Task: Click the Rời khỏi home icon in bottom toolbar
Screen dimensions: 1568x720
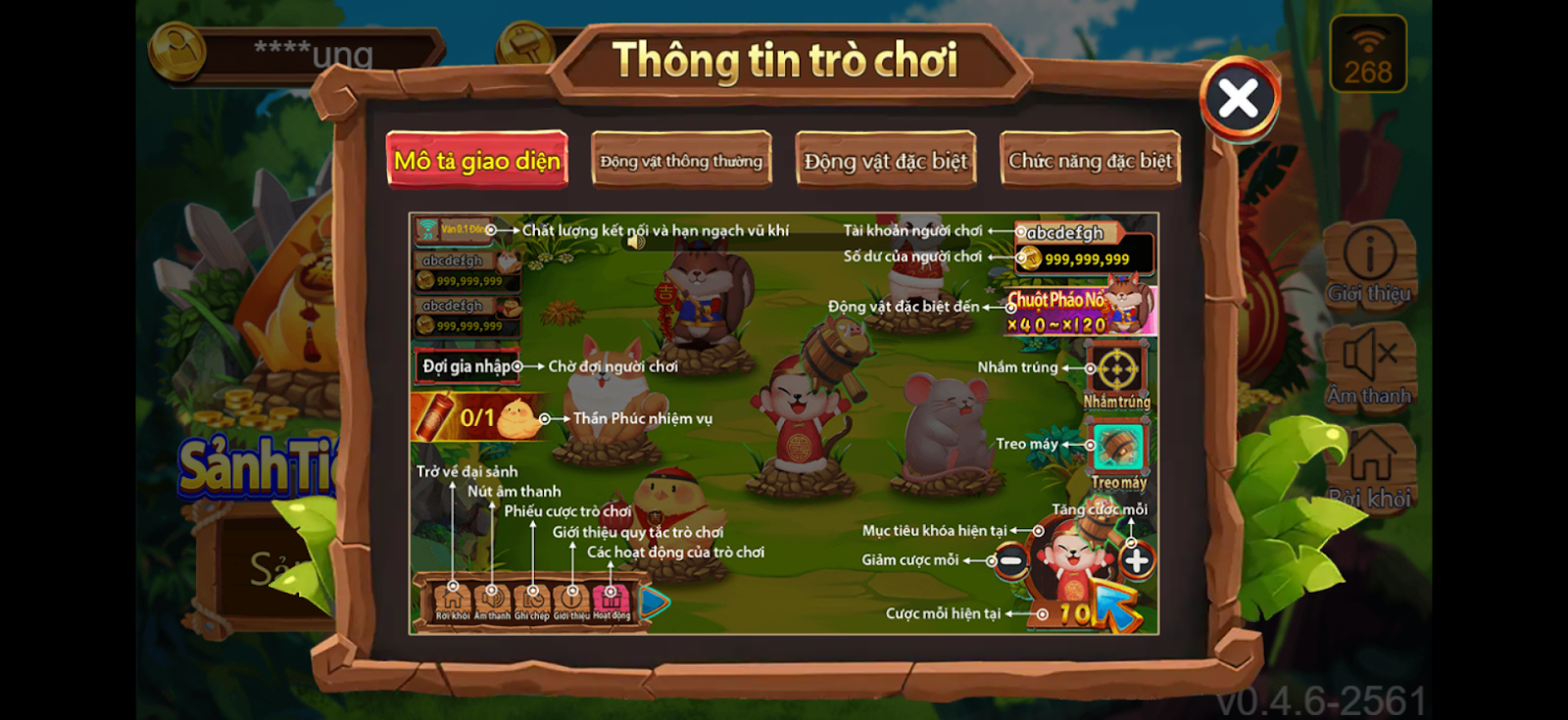Action: tap(451, 600)
